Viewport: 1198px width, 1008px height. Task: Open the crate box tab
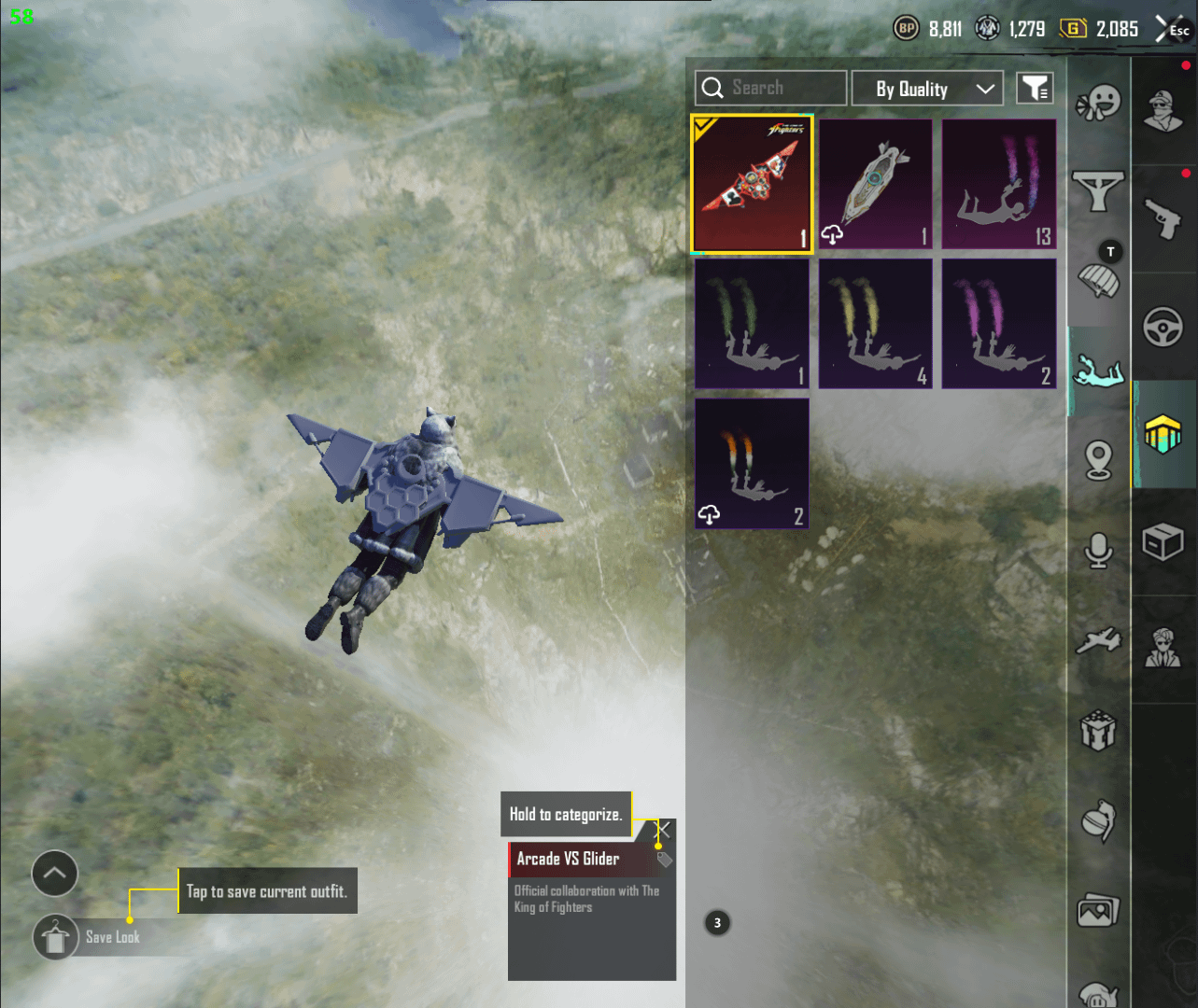1163,541
